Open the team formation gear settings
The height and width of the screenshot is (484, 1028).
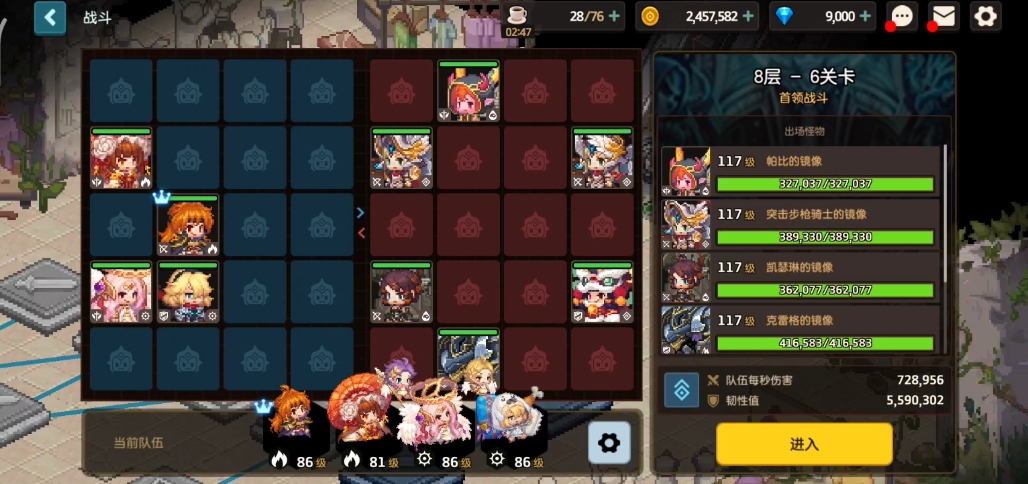(x=609, y=443)
